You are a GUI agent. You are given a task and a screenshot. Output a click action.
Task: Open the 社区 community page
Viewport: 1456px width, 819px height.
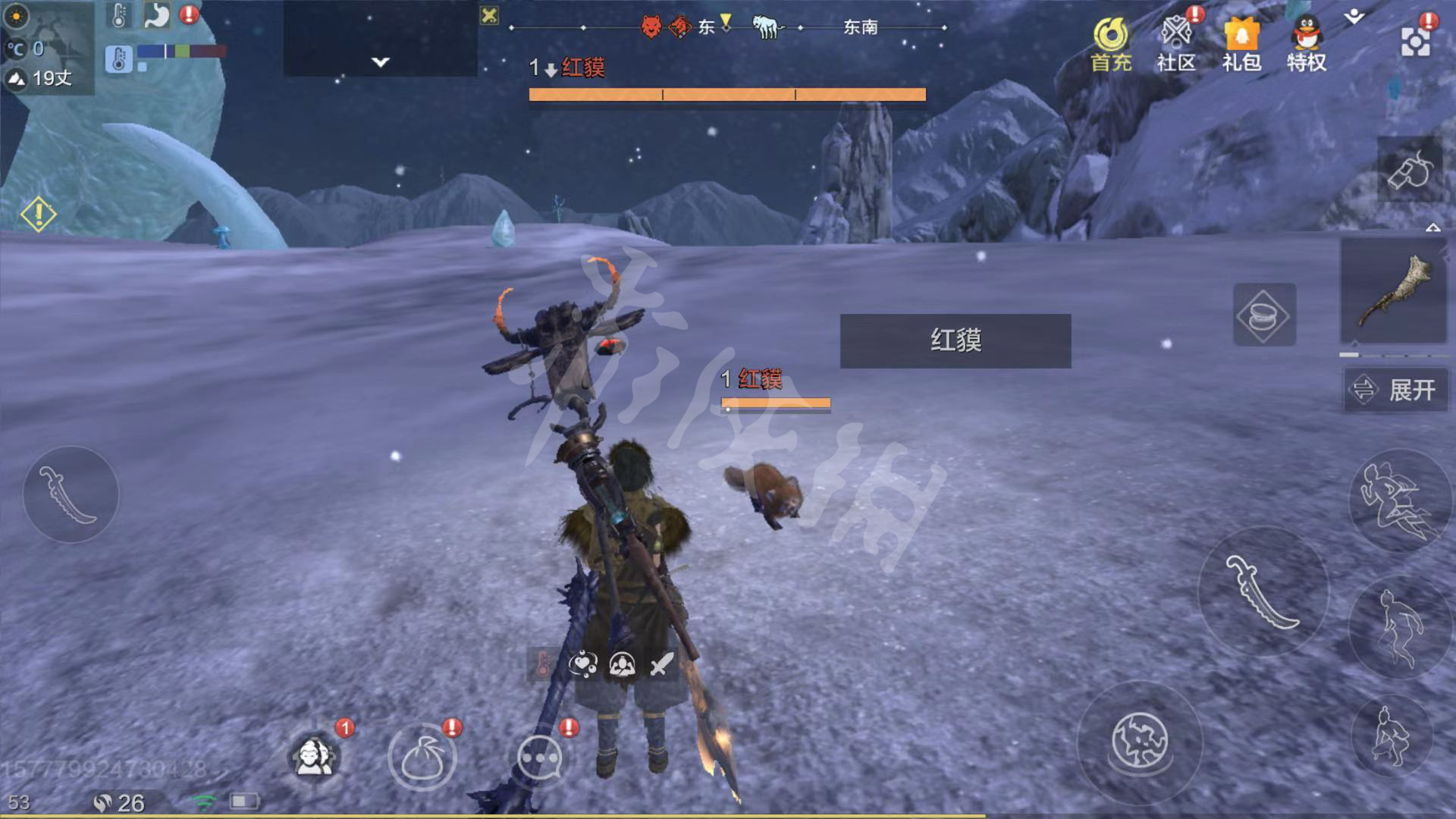pyautogui.click(x=1176, y=45)
